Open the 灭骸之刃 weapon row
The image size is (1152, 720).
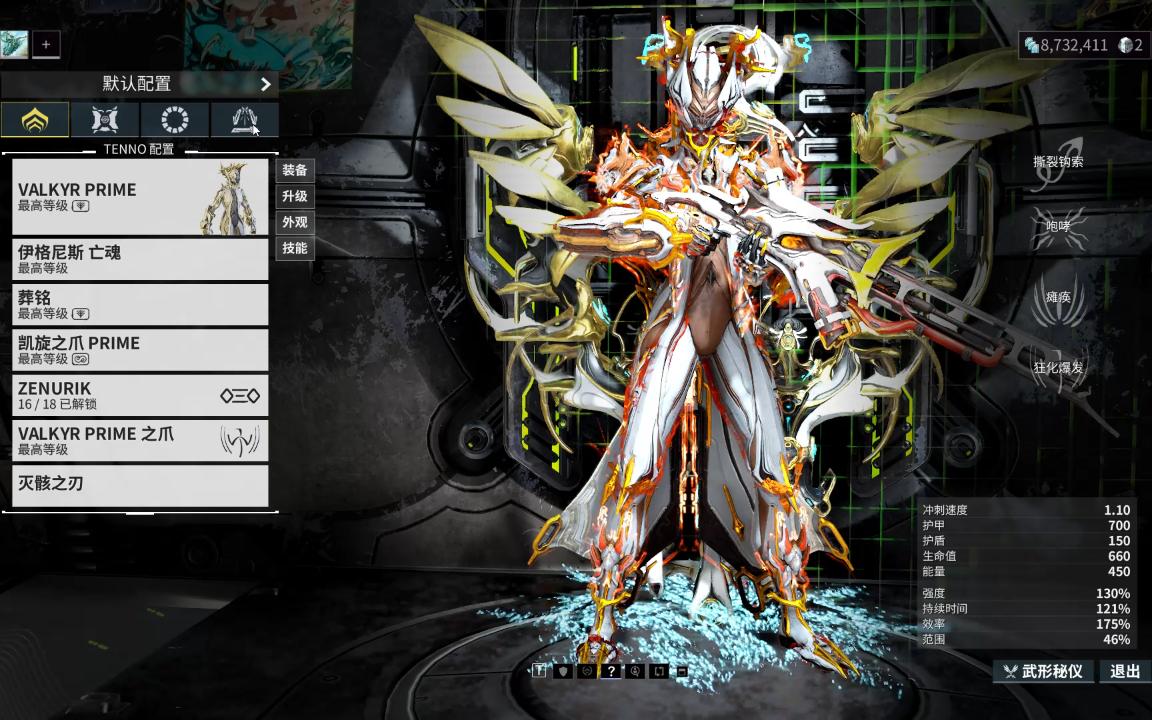[x=140, y=485]
